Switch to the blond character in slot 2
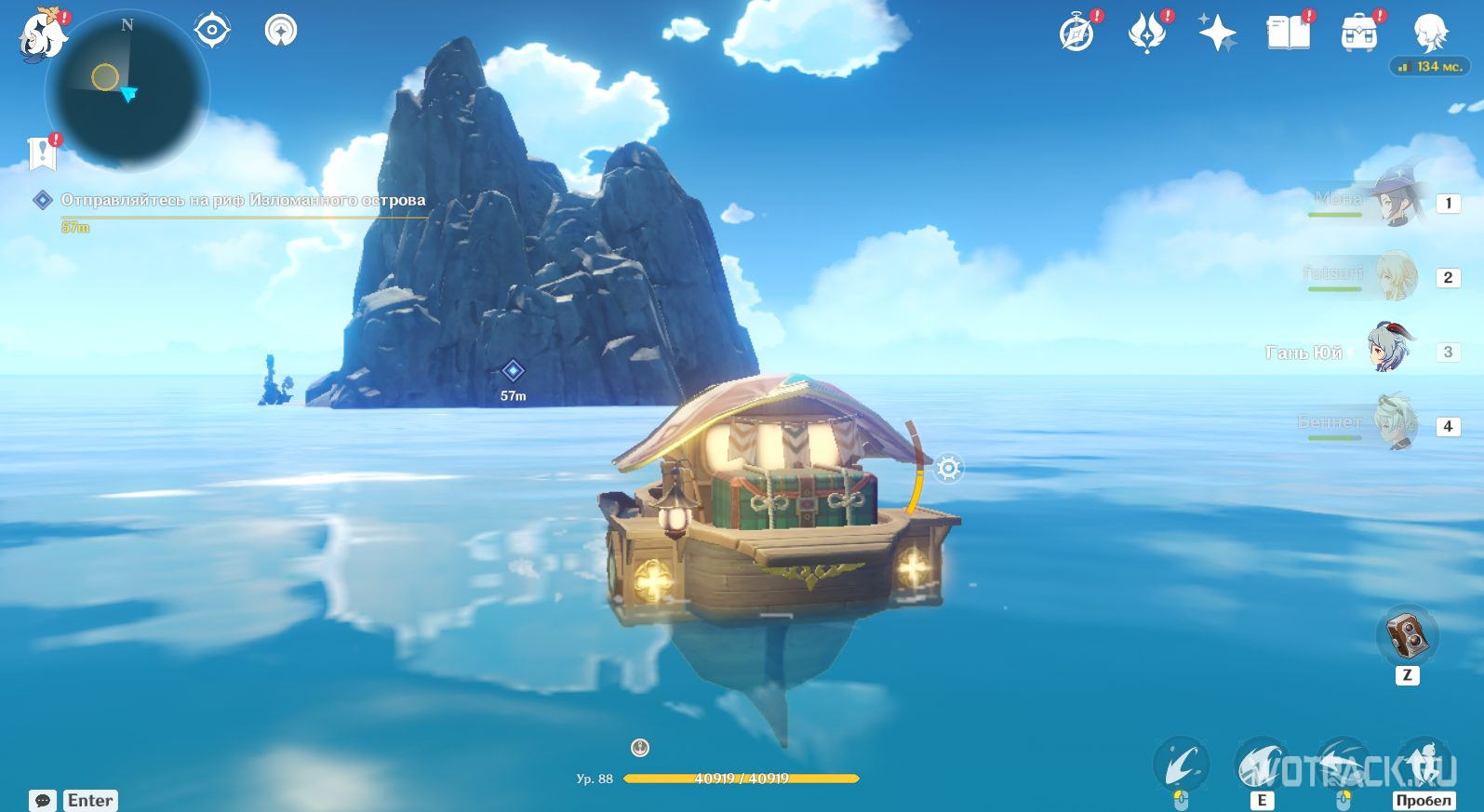1484x812 pixels. [1395, 276]
